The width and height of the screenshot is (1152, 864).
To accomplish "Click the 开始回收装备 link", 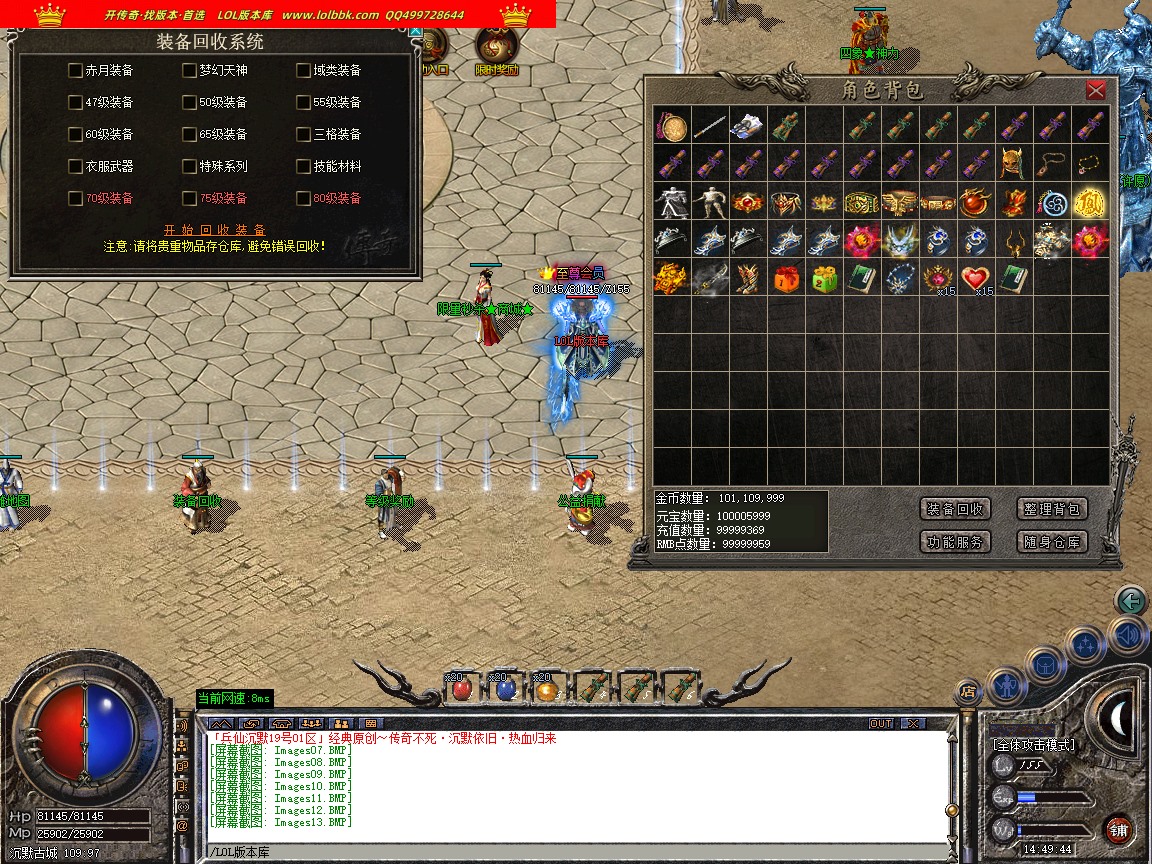I will pos(215,230).
